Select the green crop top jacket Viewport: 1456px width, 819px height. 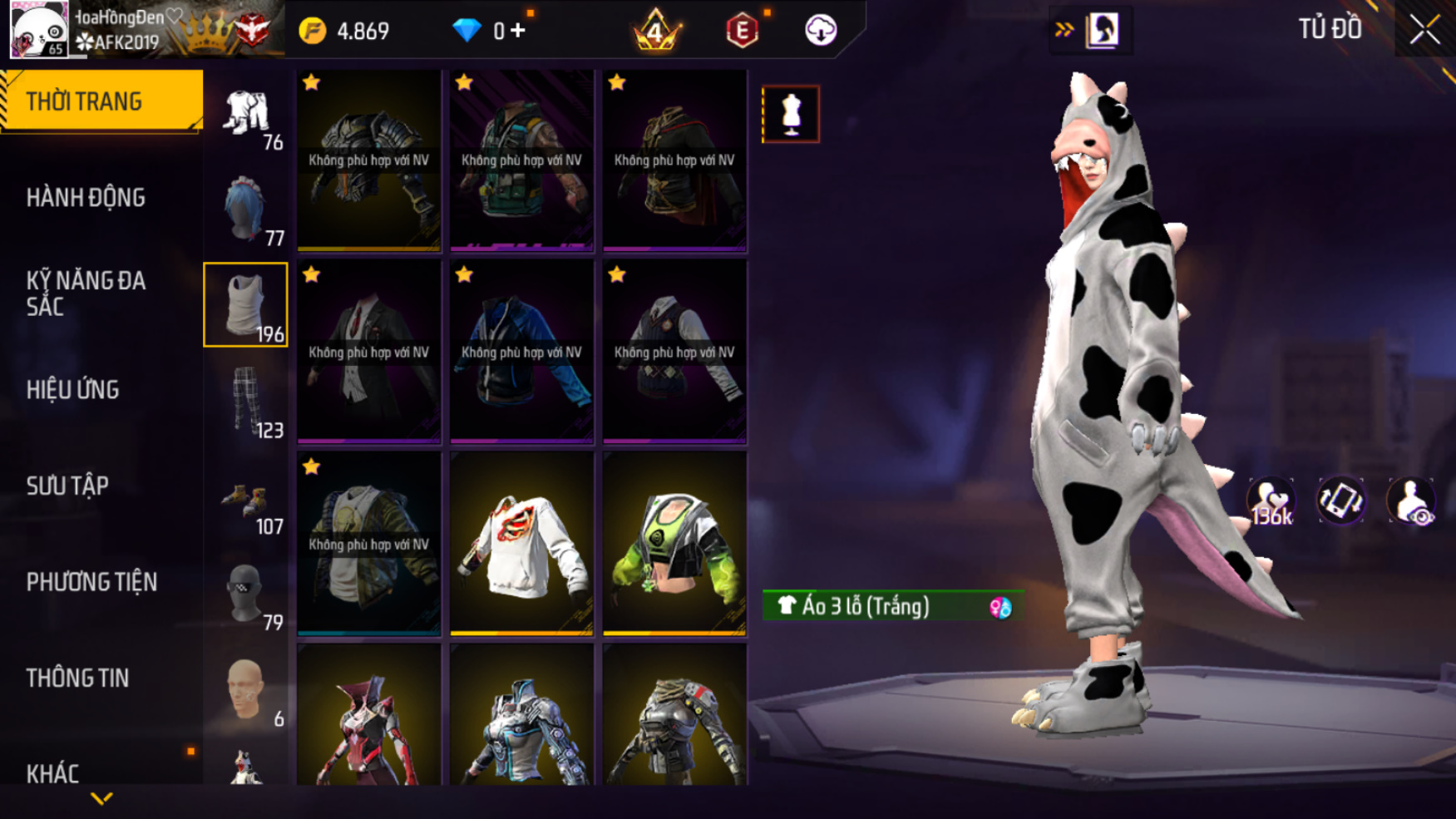674,544
